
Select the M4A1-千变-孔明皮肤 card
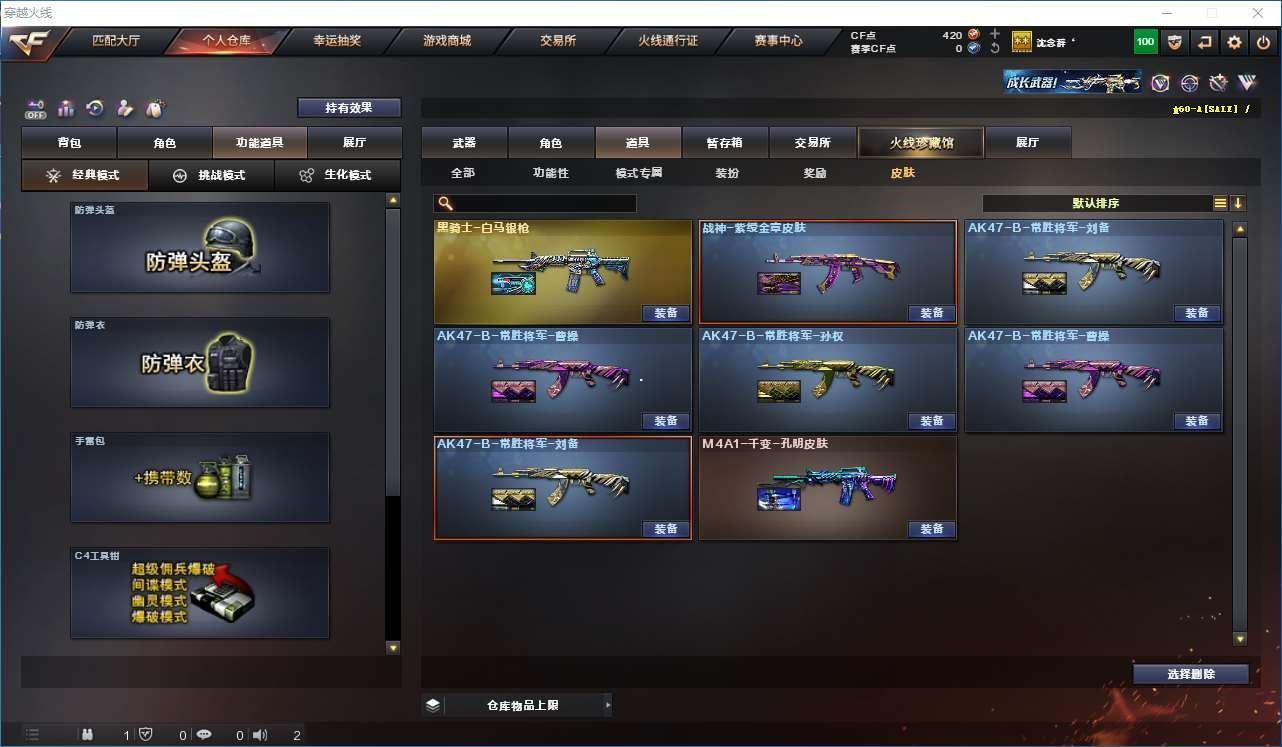coord(827,487)
